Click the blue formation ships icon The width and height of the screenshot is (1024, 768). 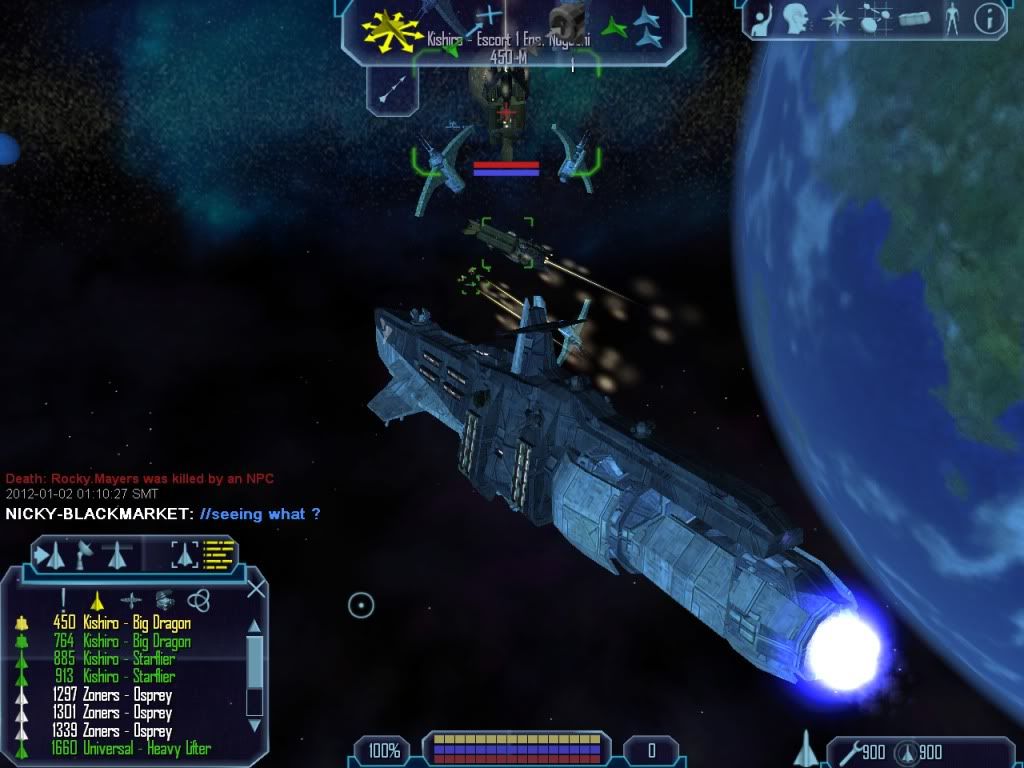coord(648,28)
